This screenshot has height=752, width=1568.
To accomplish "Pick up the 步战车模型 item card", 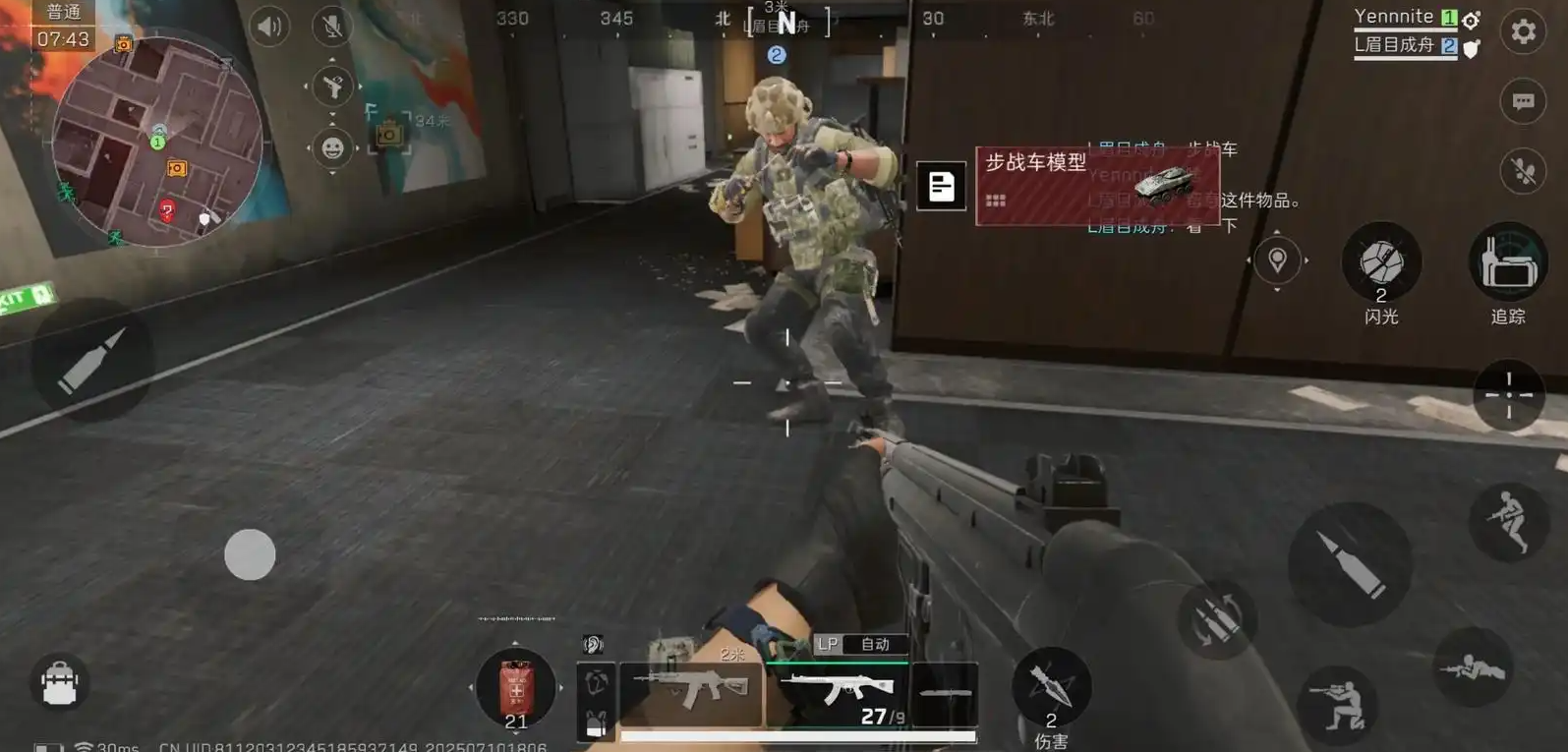I will [1096, 185].
